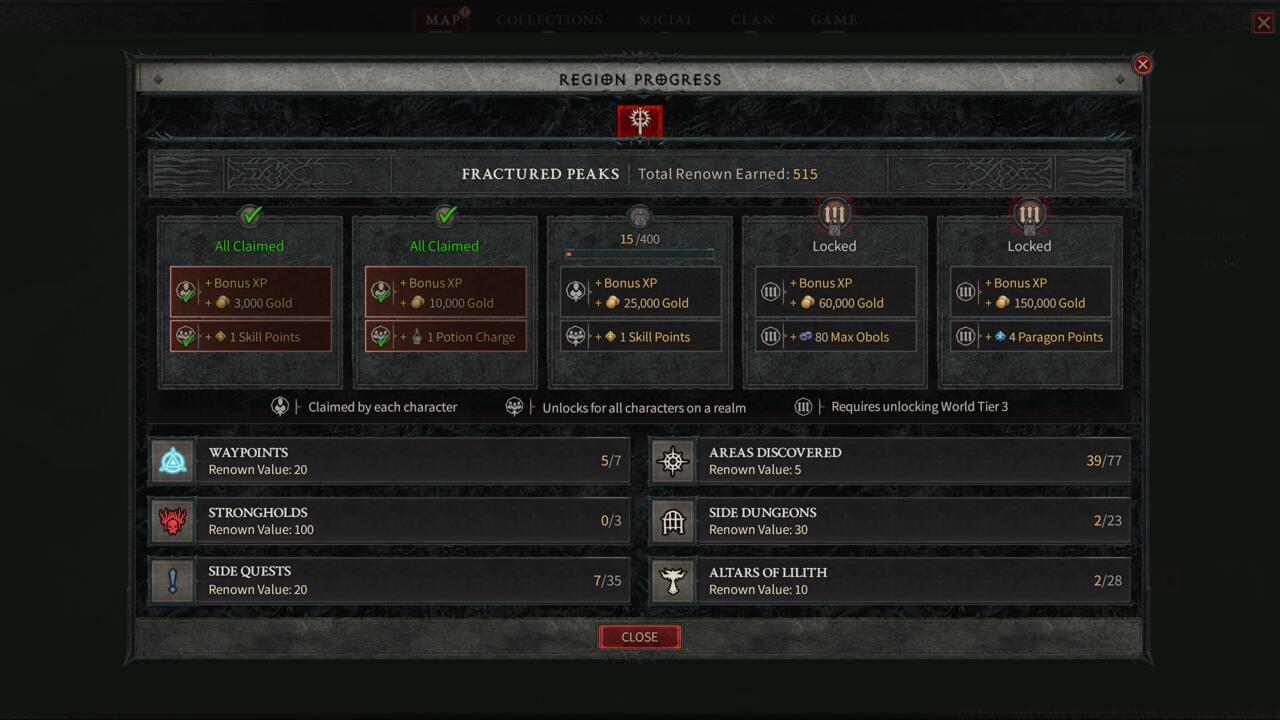1280x720 pixels.
Task: Click the 15/400 renown progress bar
Action: (x=640, y=253)
